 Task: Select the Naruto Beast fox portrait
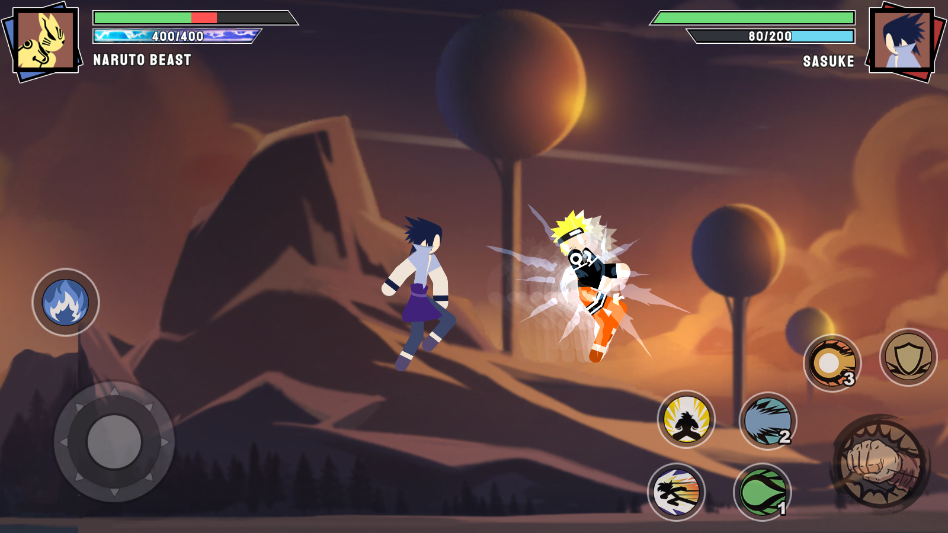tap(45, 41)
